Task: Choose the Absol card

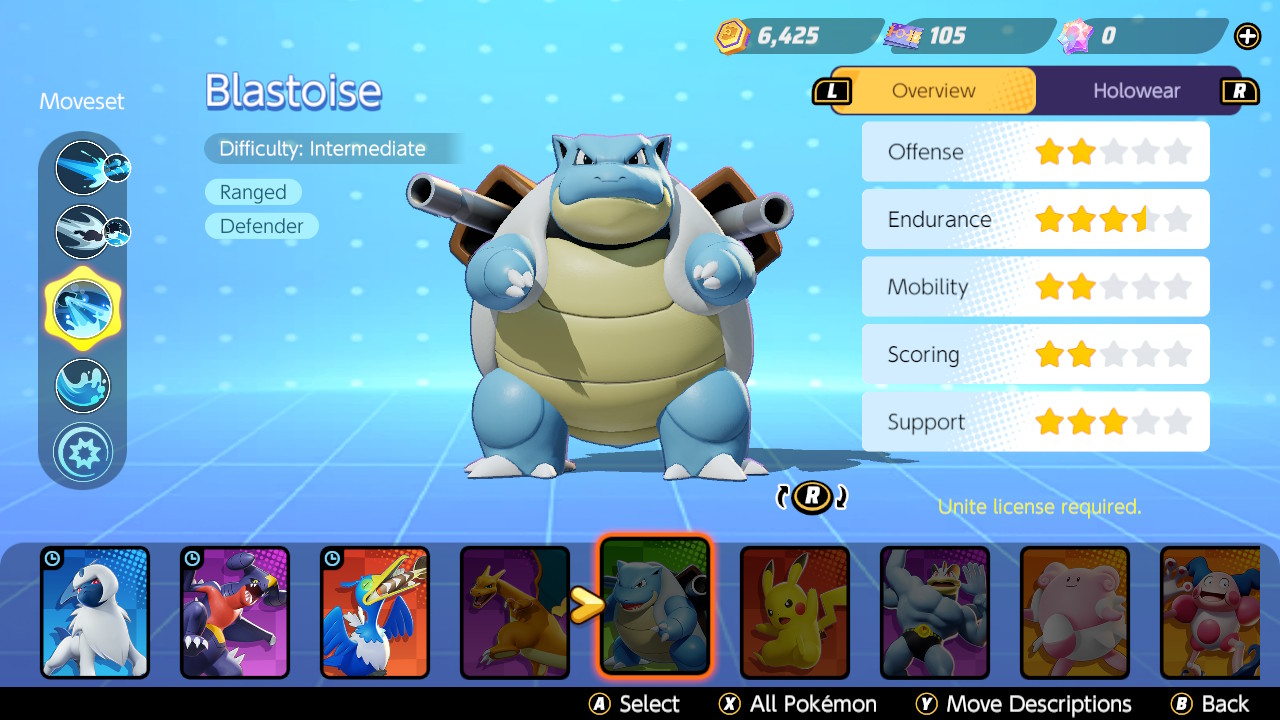Action: (x=95, y=611)
